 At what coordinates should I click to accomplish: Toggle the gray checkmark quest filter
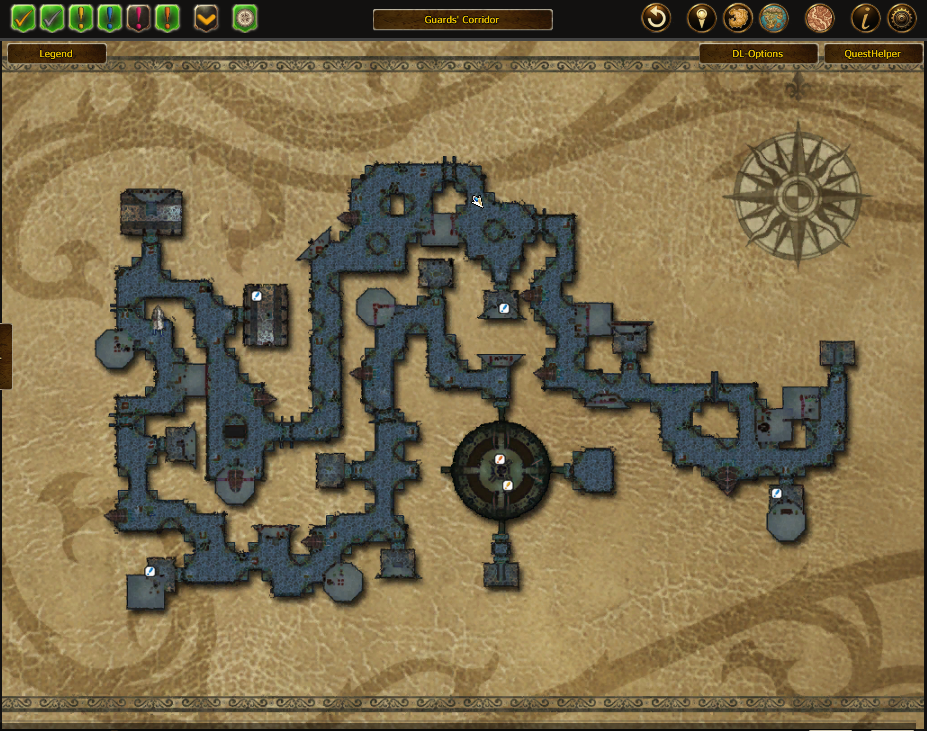[52, 17]
